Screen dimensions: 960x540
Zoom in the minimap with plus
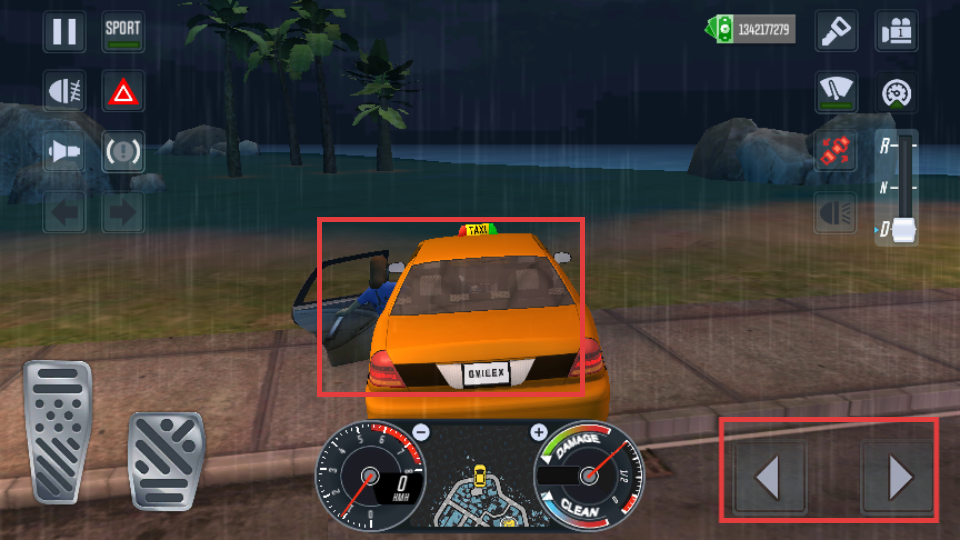click(x=539, y=433)
